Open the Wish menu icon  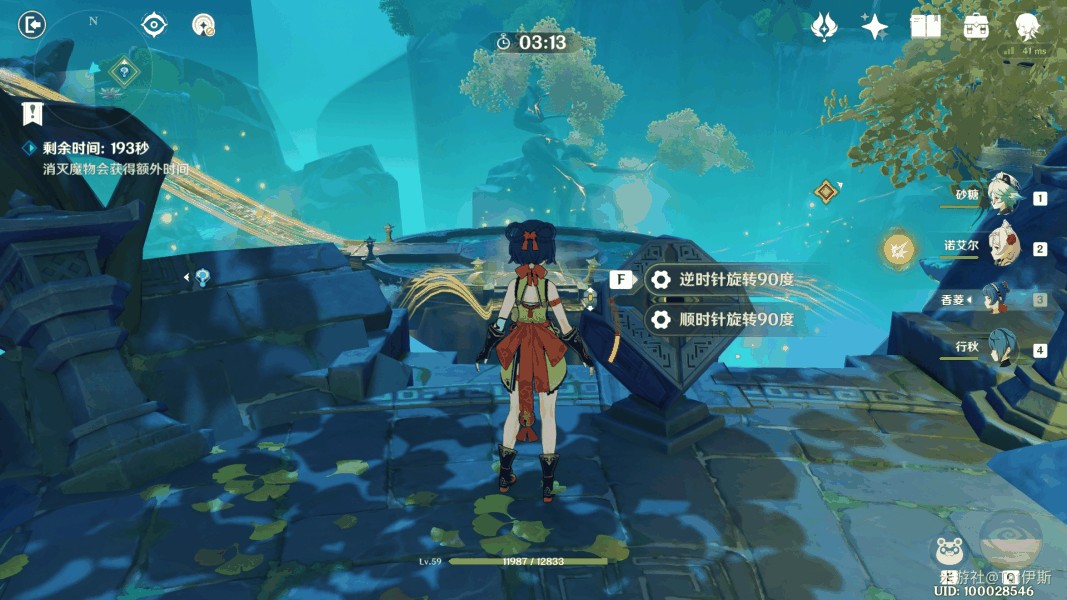824,27
